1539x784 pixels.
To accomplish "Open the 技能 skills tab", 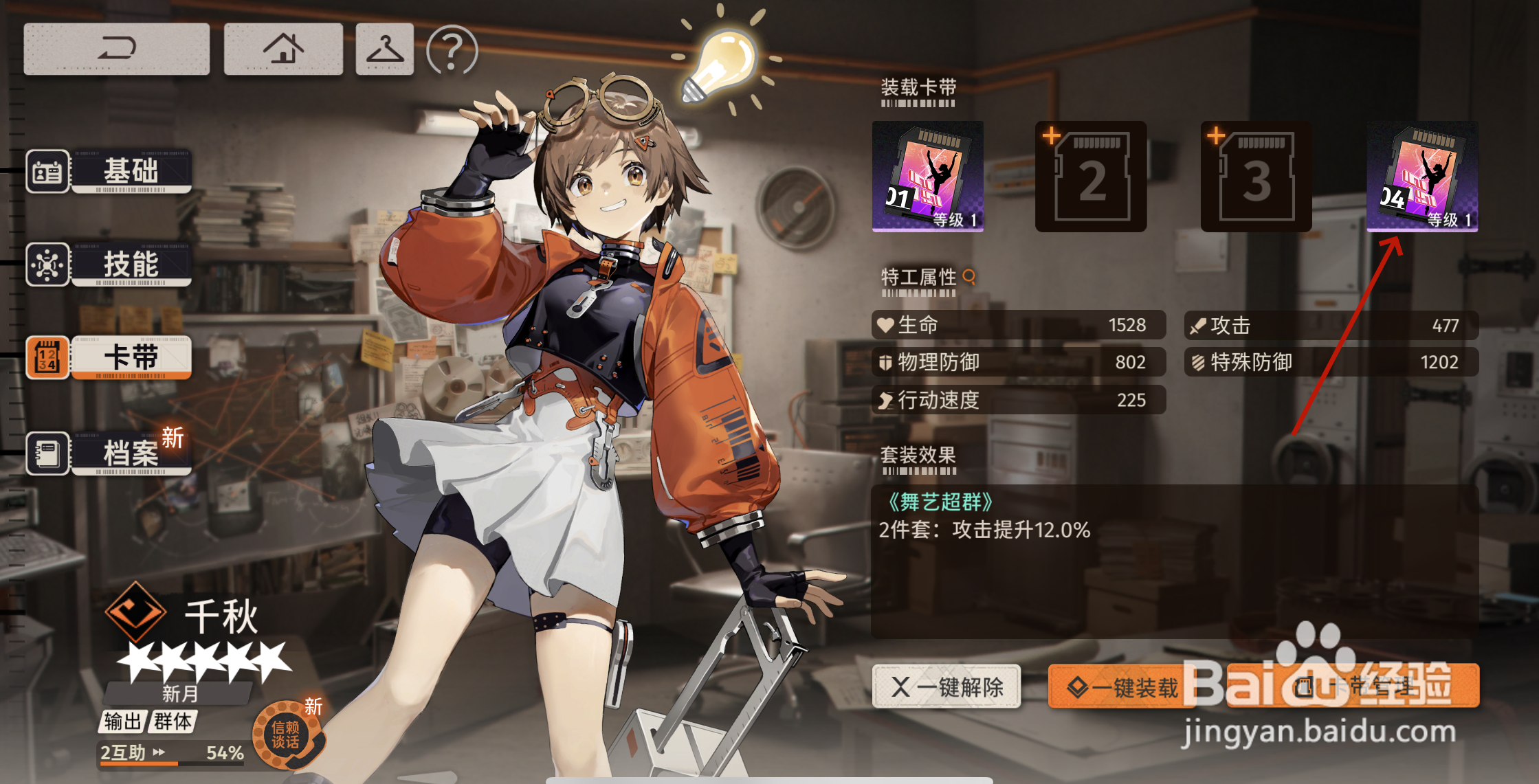I will 110,265.
